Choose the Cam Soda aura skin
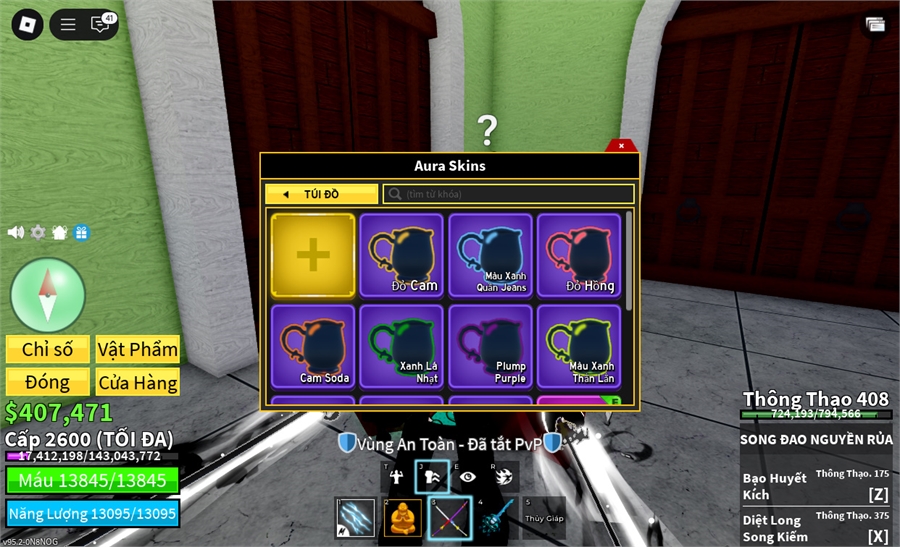Screen dimensions: 900x547 pyautogui.click(x=313, y=346)
